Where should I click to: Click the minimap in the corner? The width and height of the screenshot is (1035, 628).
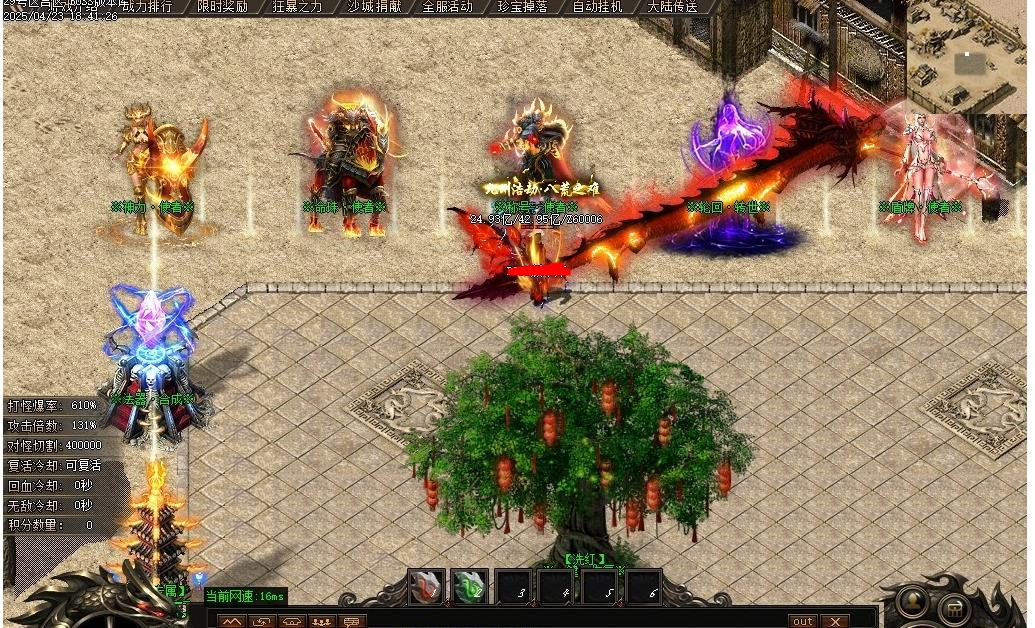pos(966,55)
